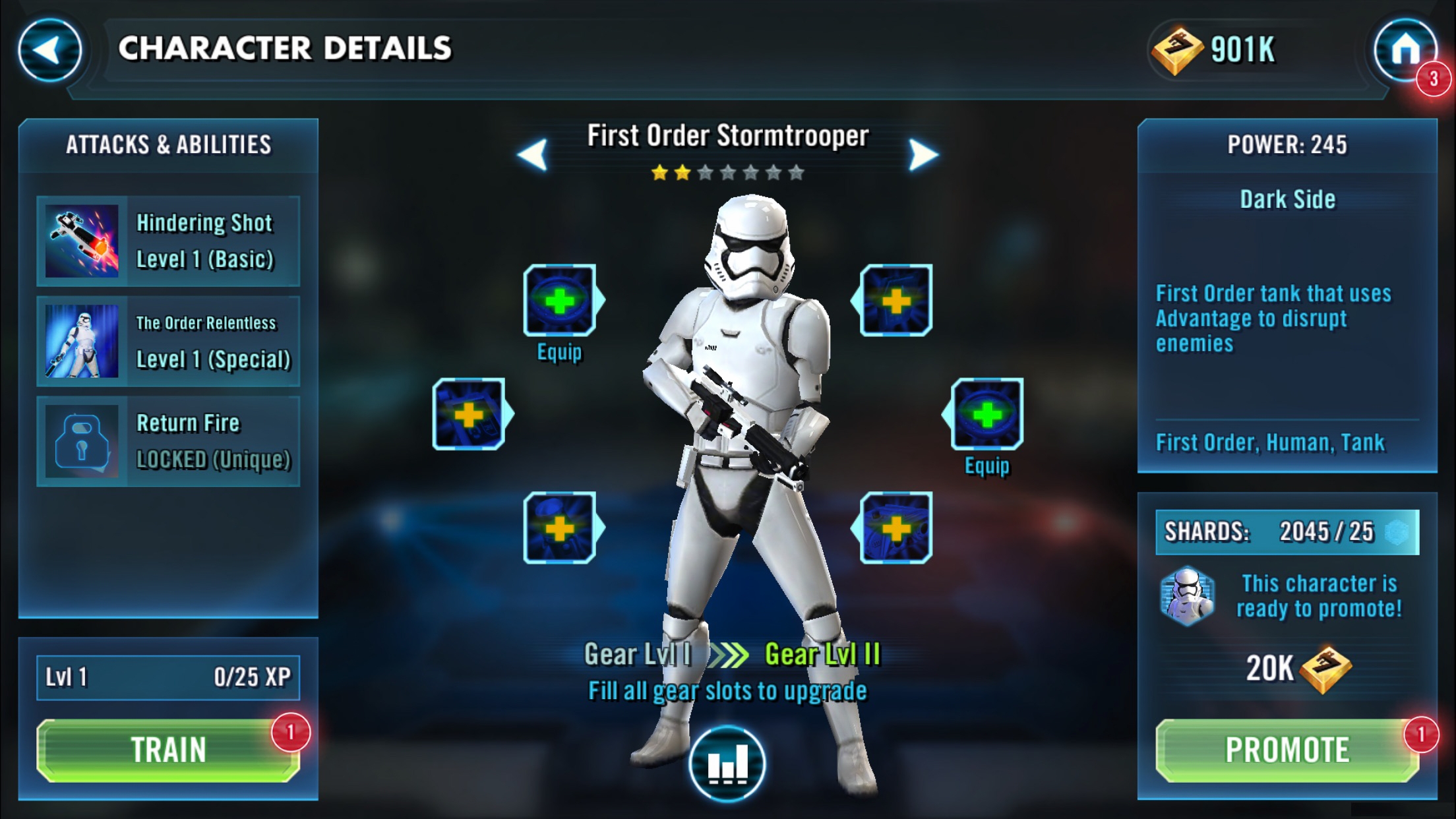
Task: Promote the First Order Stormtrooper
Action: click(1287, 750)
